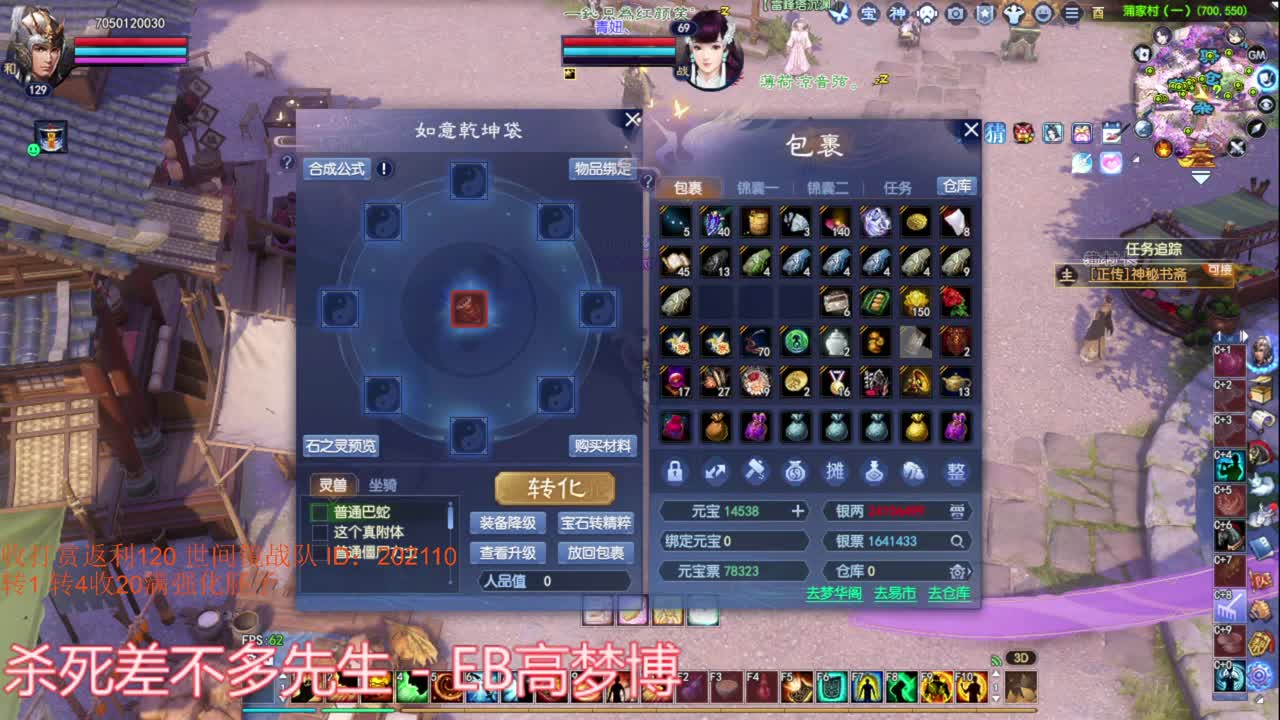Open the repair hammer tool in the bag panel
The height and width of the screenshot is (720, 1280).
(757, 471)
